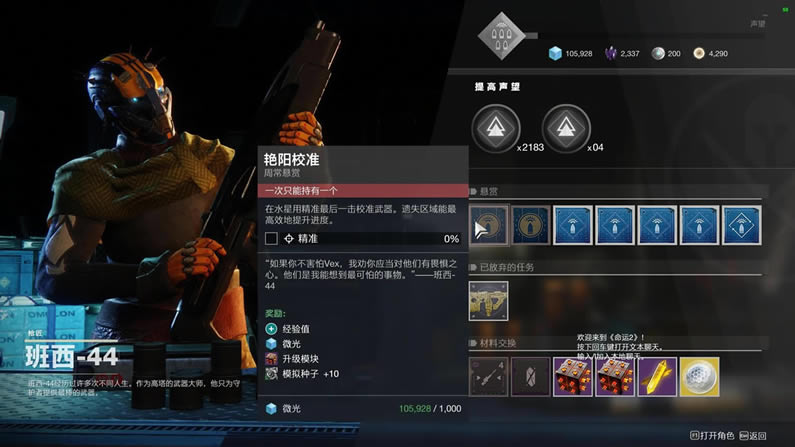This screenshot has height=447, width=795.
Task: Click the reputation token showing x04
Action: pyautogui.click(x=566, y=129)
